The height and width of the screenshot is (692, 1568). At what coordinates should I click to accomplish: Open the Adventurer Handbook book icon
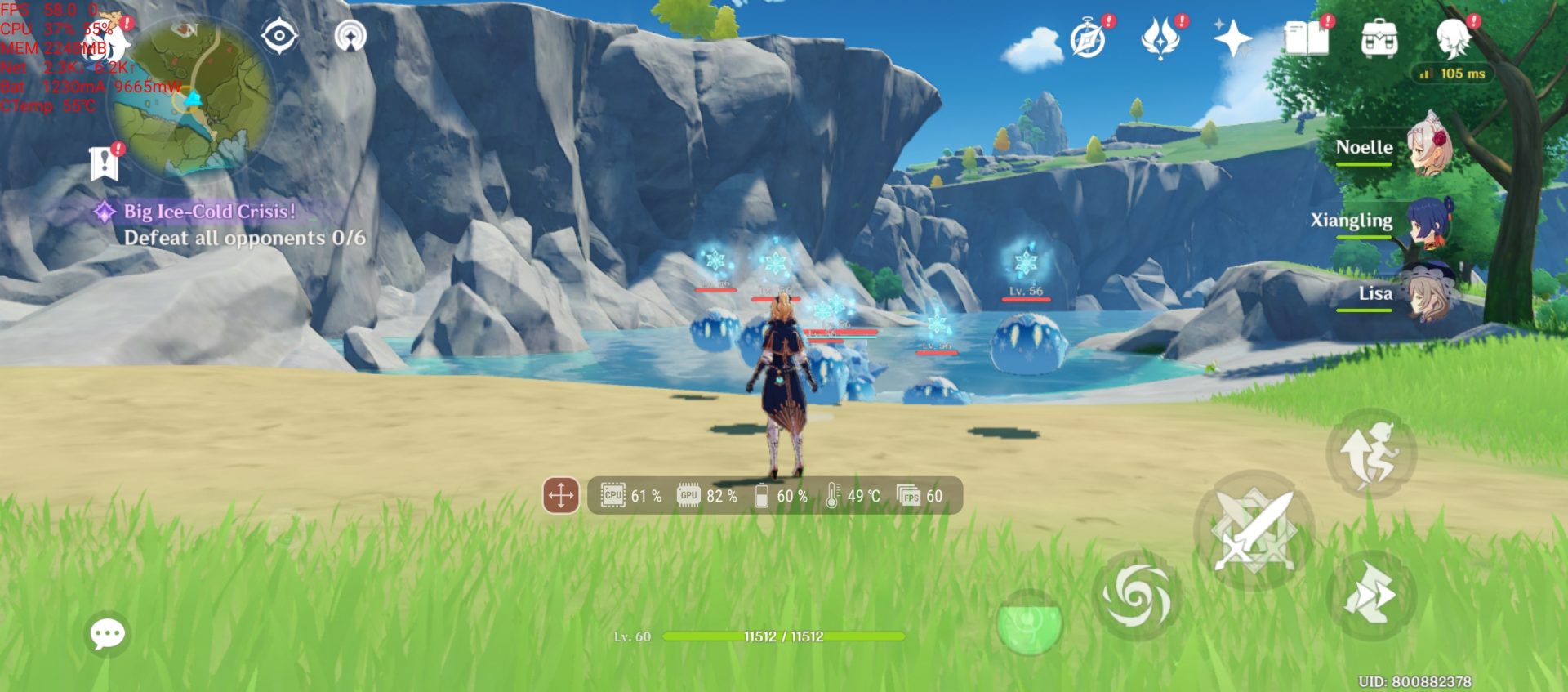pyautogui.click(x=1306, y=38)
